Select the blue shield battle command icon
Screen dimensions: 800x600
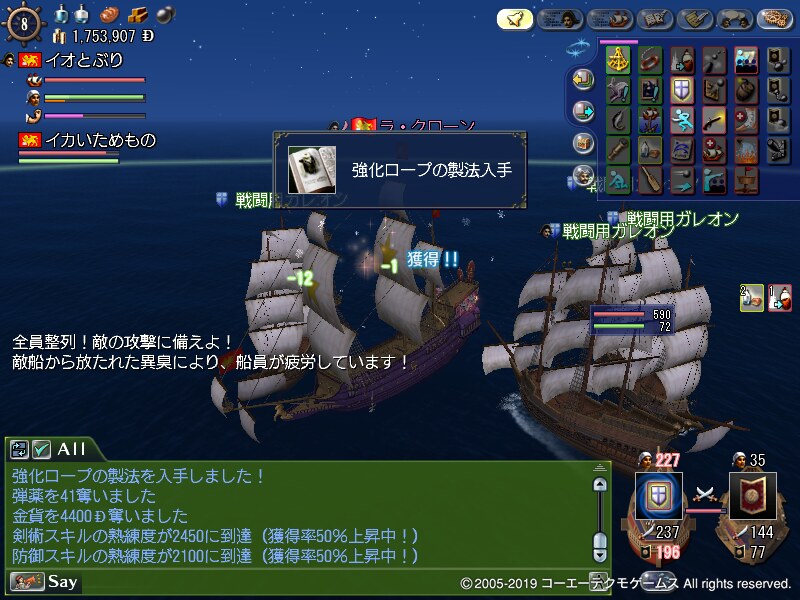[x=658, y=495]
